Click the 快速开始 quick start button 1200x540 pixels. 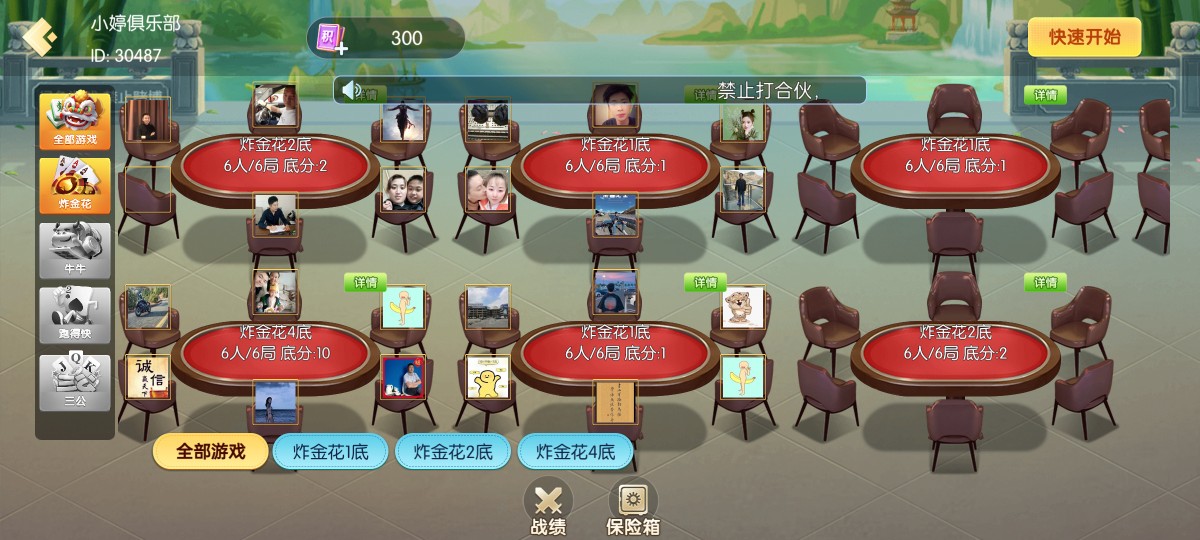[x=1084, y=38]
